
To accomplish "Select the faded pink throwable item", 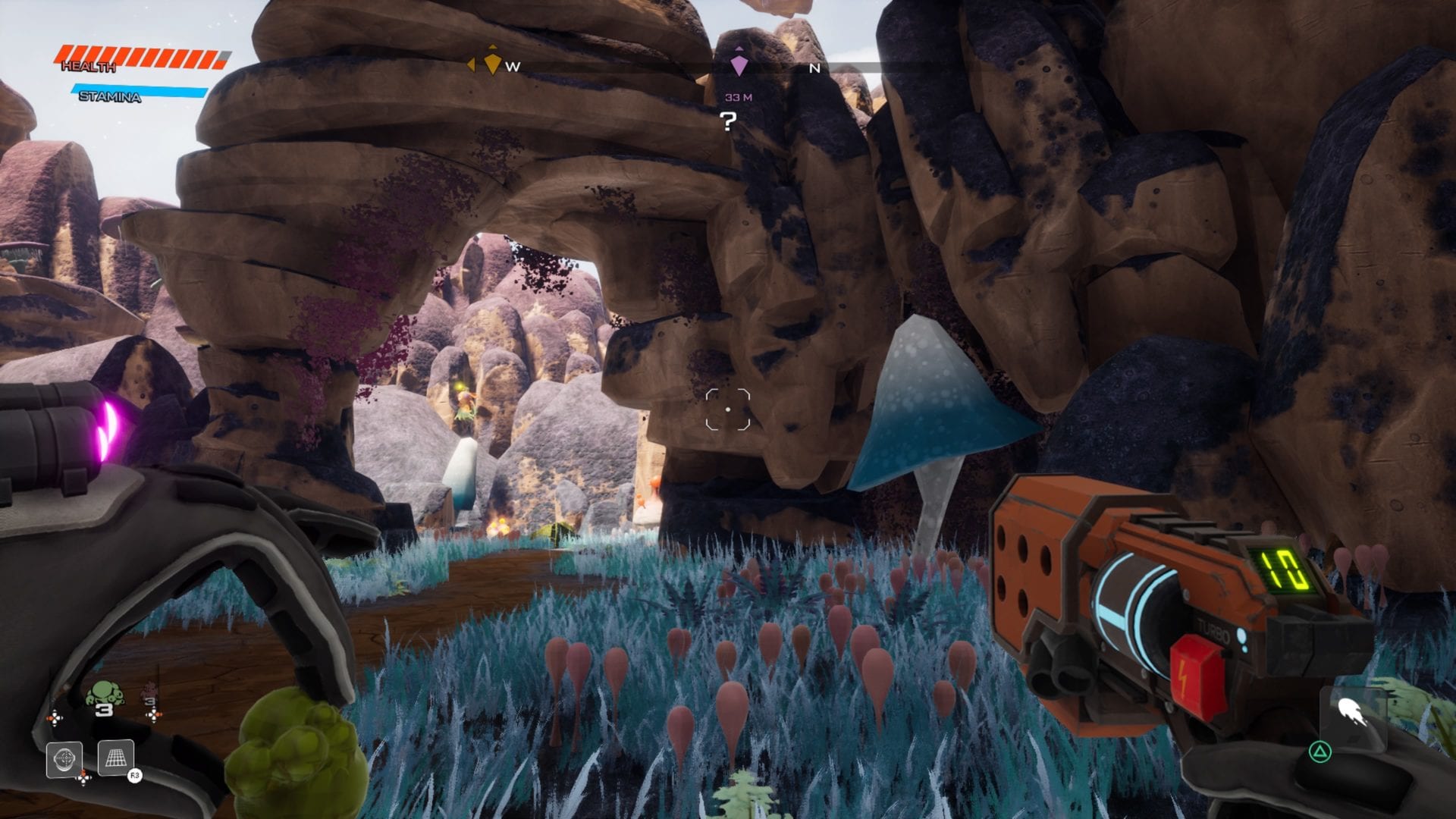I will 150,692.
